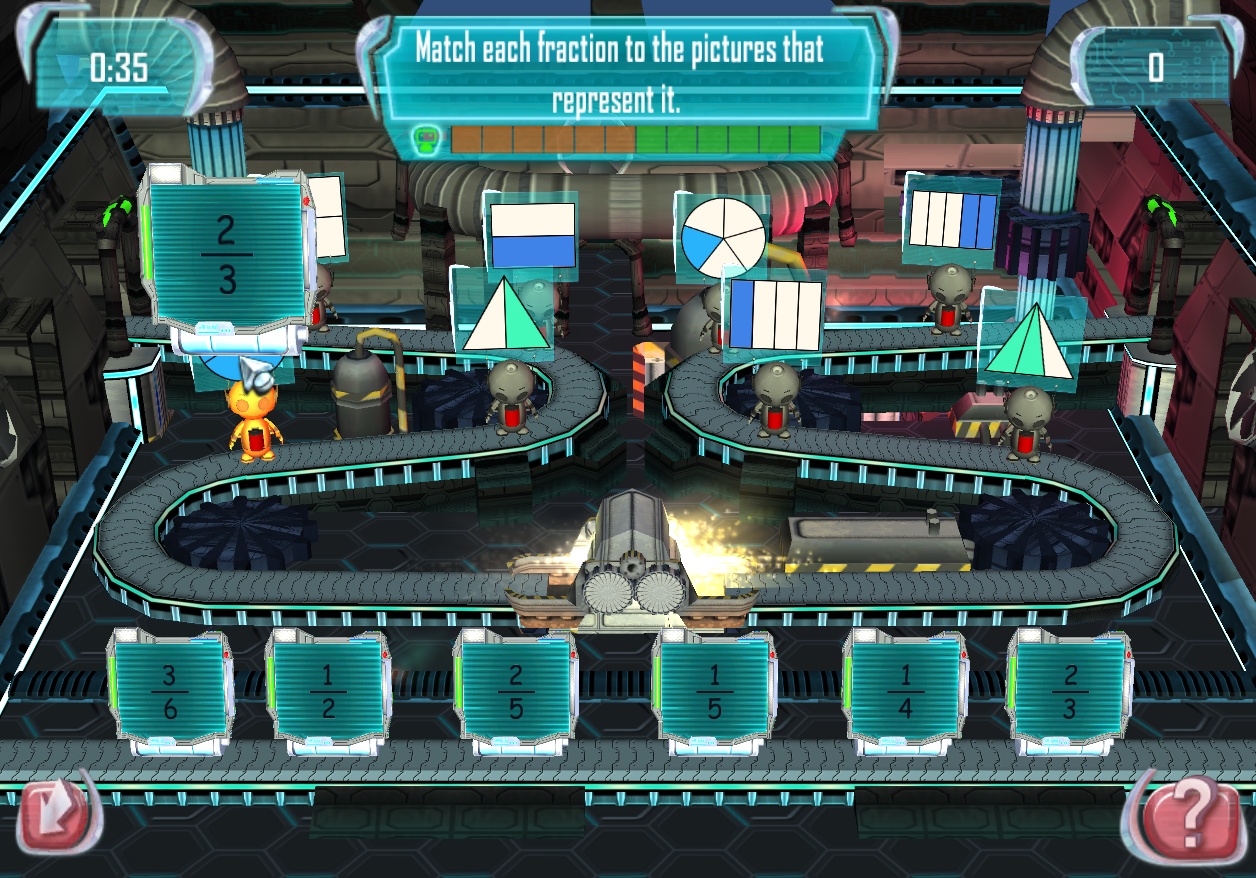Pick the four-strip rectangle with one blue strip
Image resolution: width=1256 pixels, height=878 pixels.
(x=775, y=314)
